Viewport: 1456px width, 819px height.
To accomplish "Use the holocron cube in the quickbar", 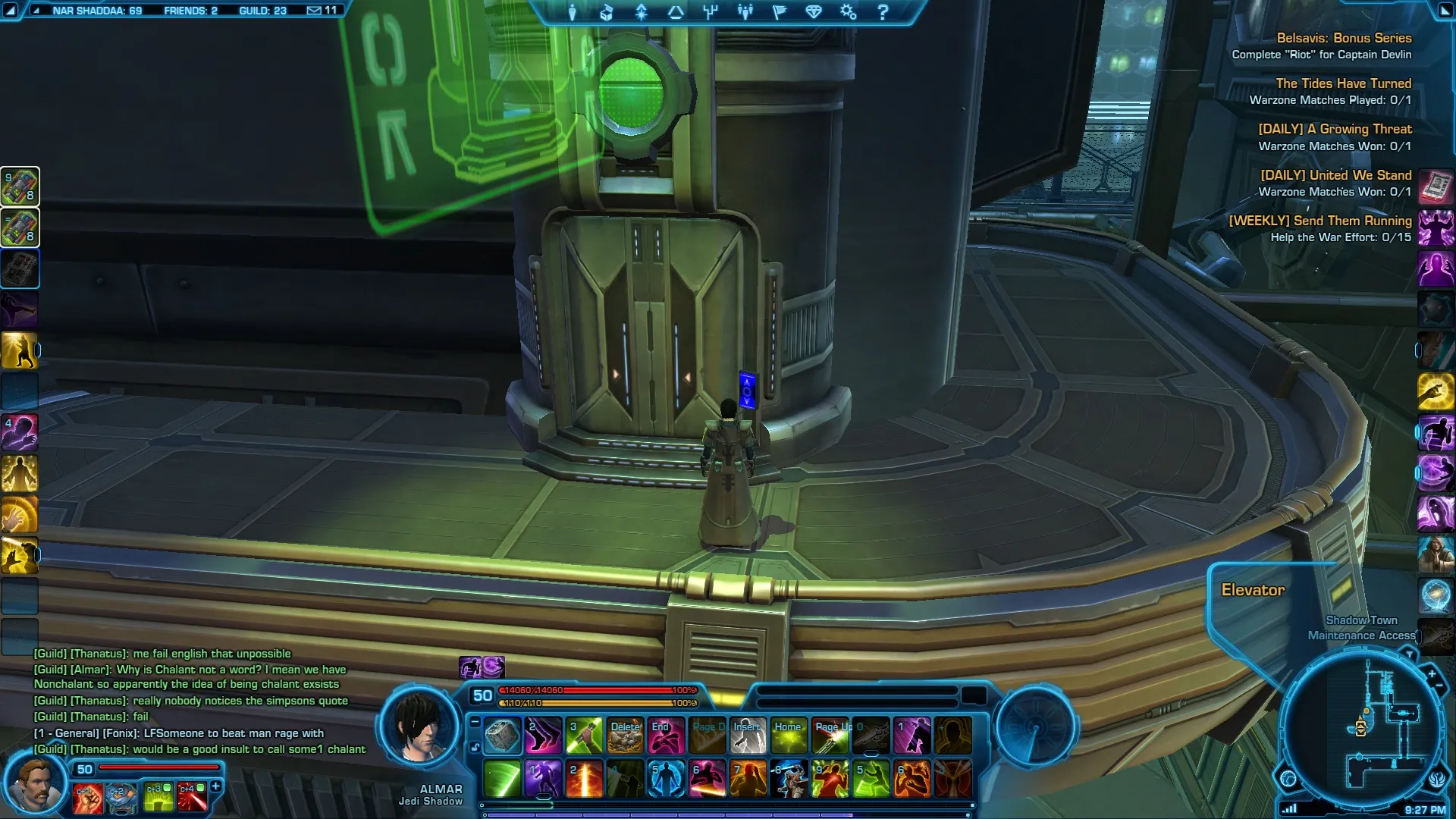I will (502, 736).
